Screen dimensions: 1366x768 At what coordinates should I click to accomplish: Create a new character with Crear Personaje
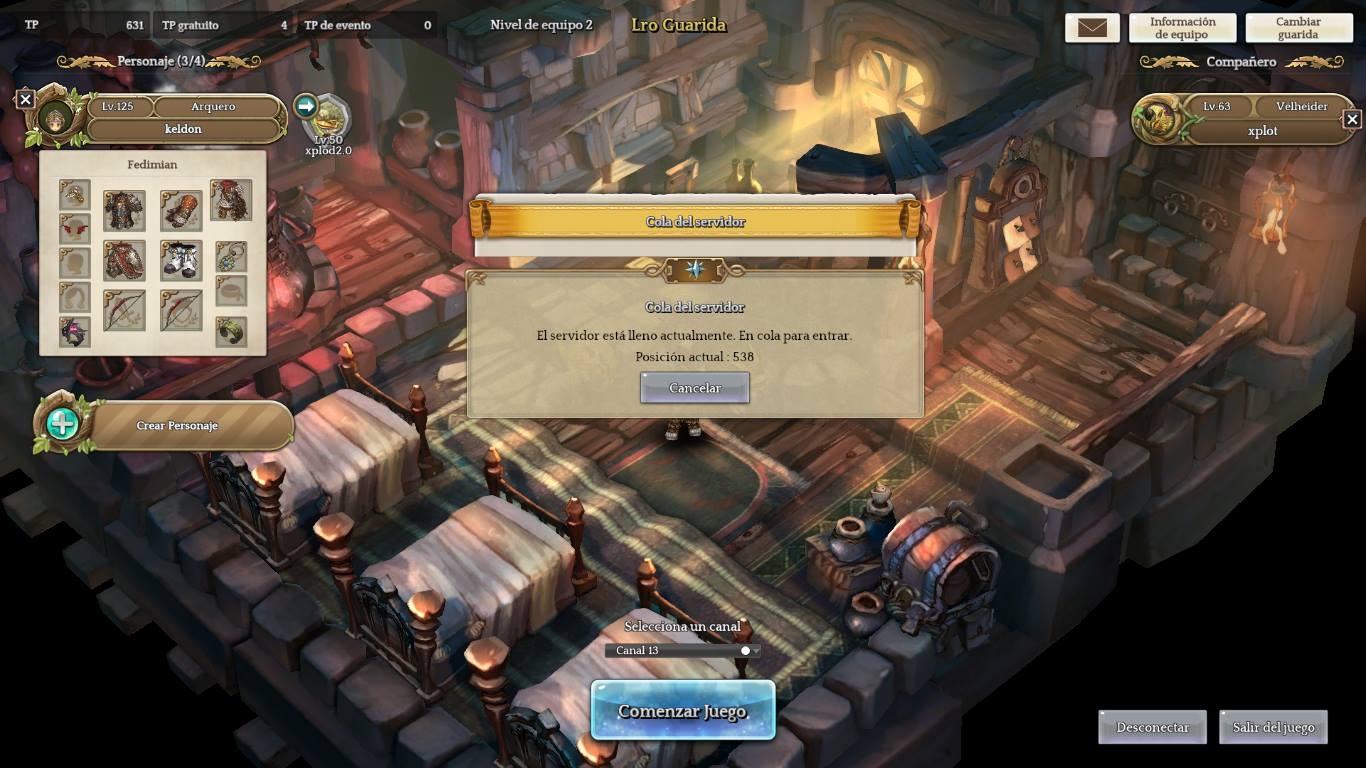click(x=177, y=425)
